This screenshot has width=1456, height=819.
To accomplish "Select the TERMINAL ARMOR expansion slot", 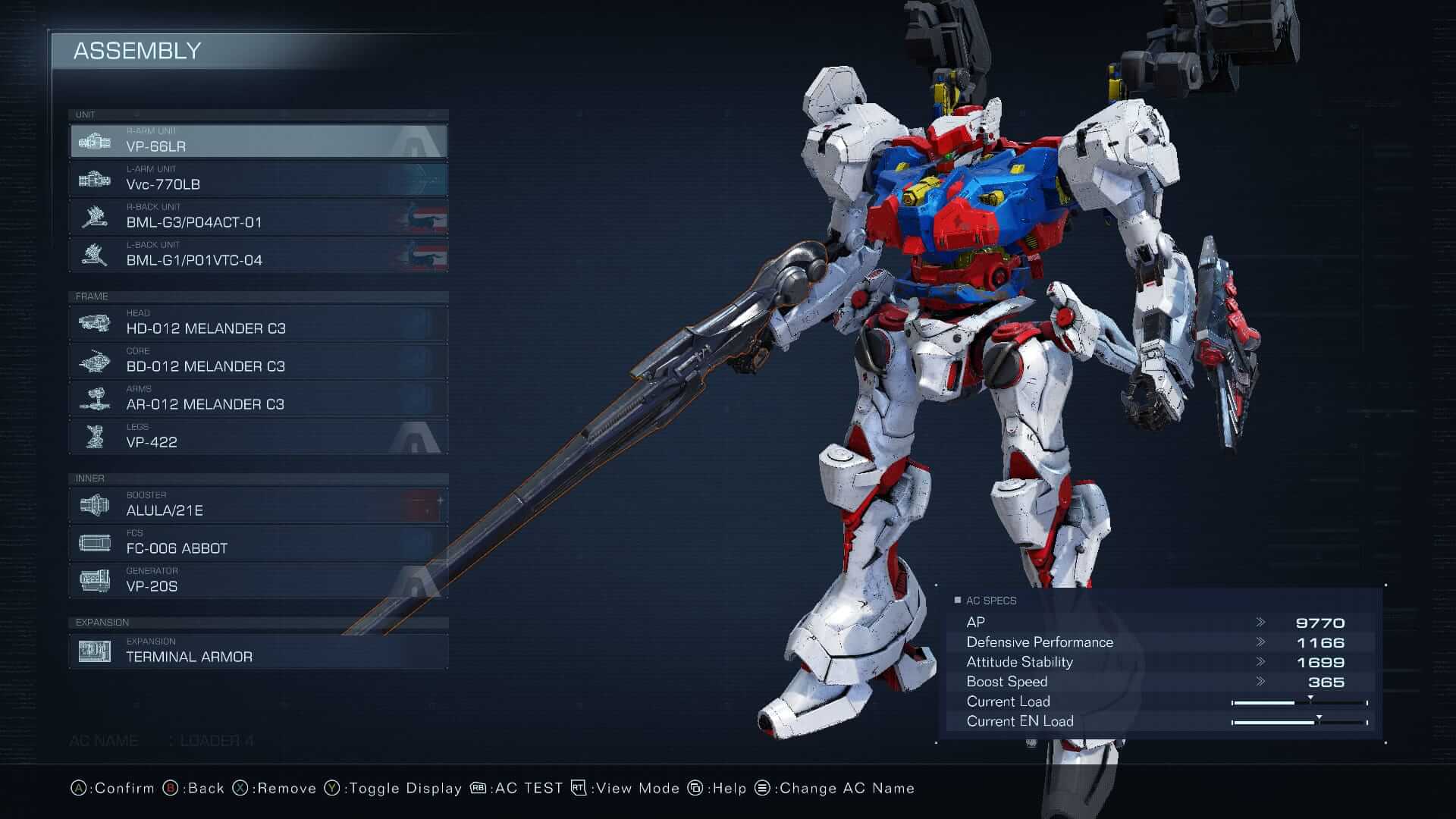I will click(x=258, y=652).
